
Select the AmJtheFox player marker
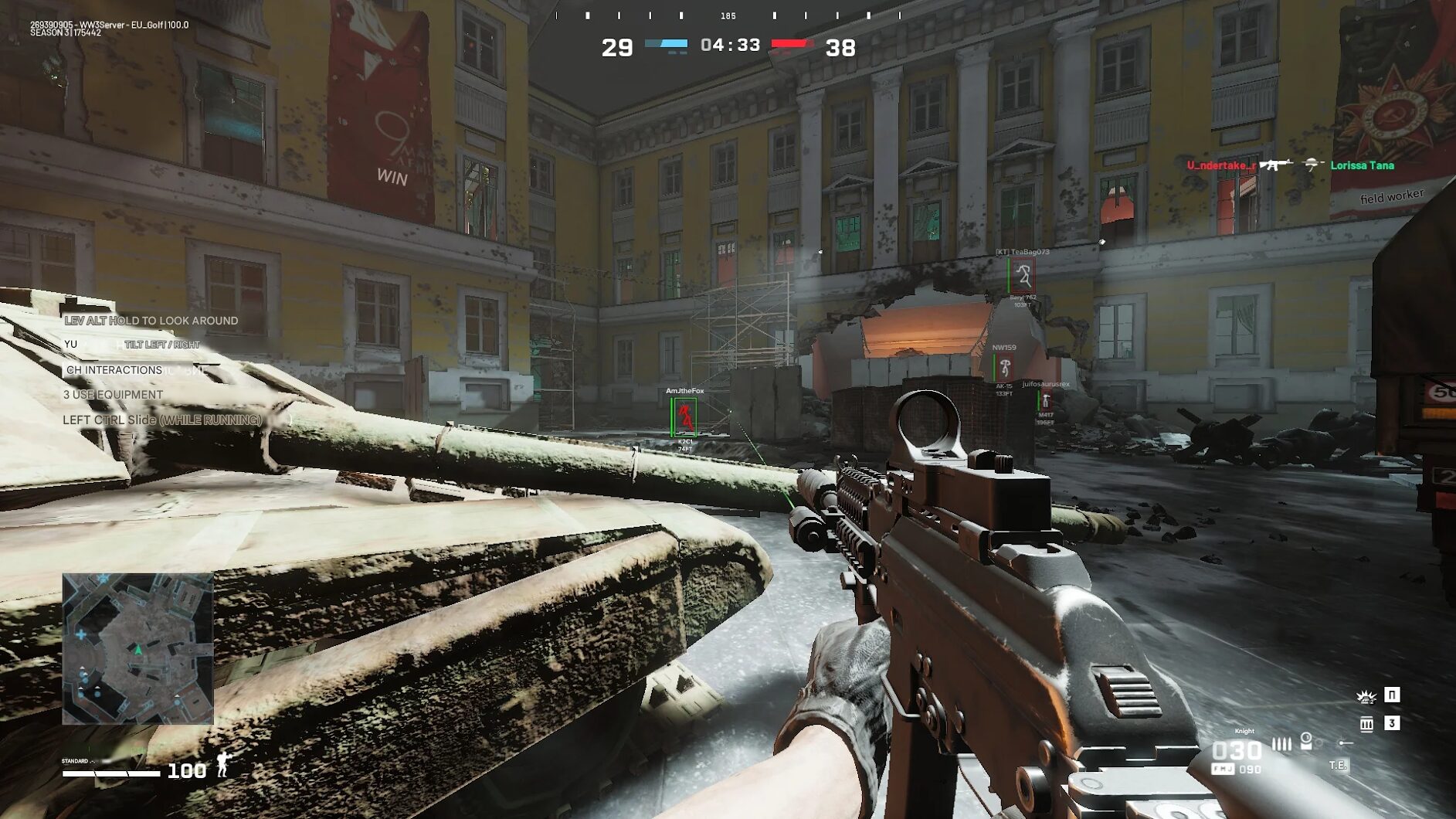point(684,418)
